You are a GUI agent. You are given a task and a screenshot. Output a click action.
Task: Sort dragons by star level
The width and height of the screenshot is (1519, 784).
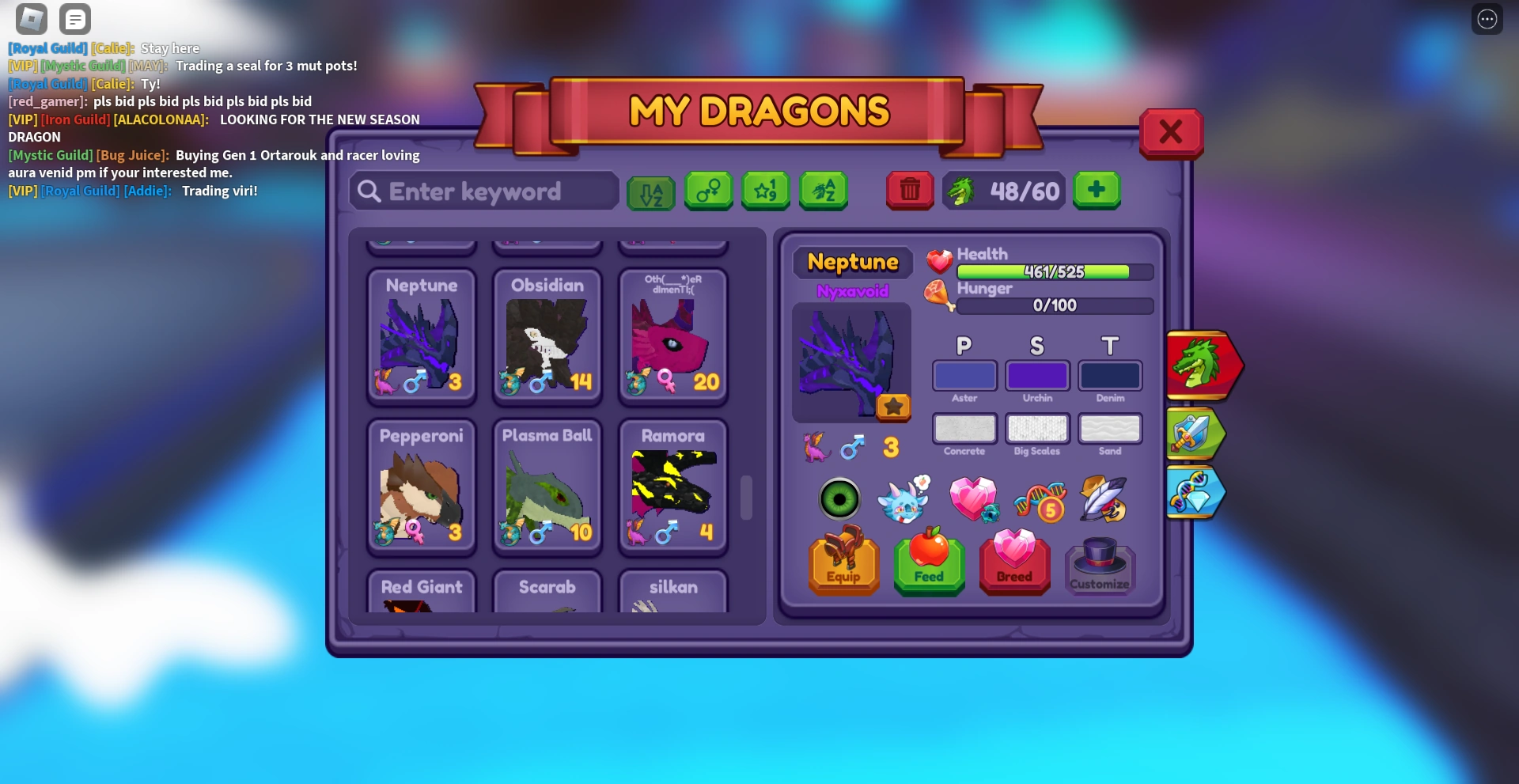click(766, 191)
